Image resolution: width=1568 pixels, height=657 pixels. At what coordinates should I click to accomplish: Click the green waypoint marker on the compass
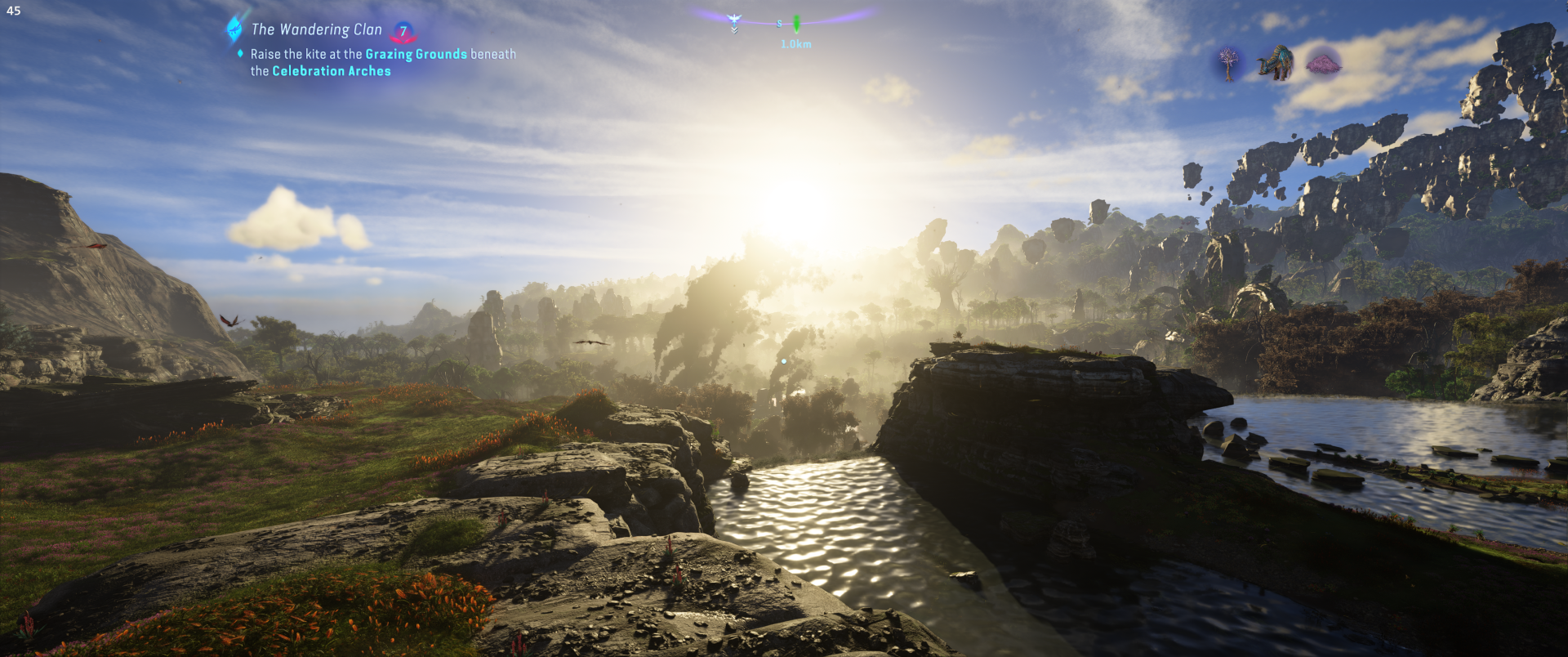(x=796, y=24)
